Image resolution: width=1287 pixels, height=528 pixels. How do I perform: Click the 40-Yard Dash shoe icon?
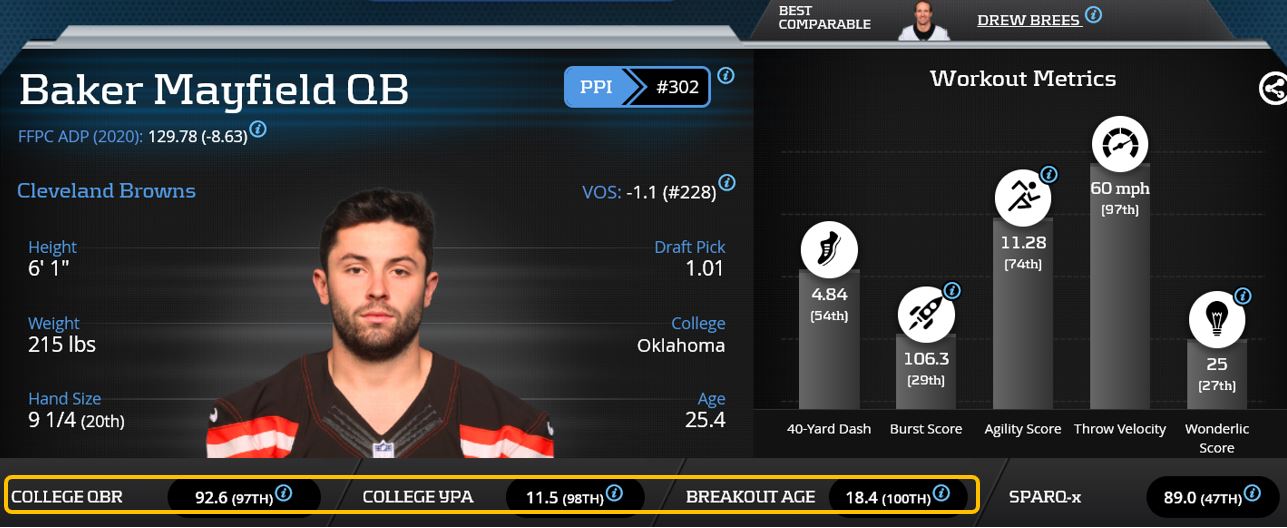click(829, 250)
